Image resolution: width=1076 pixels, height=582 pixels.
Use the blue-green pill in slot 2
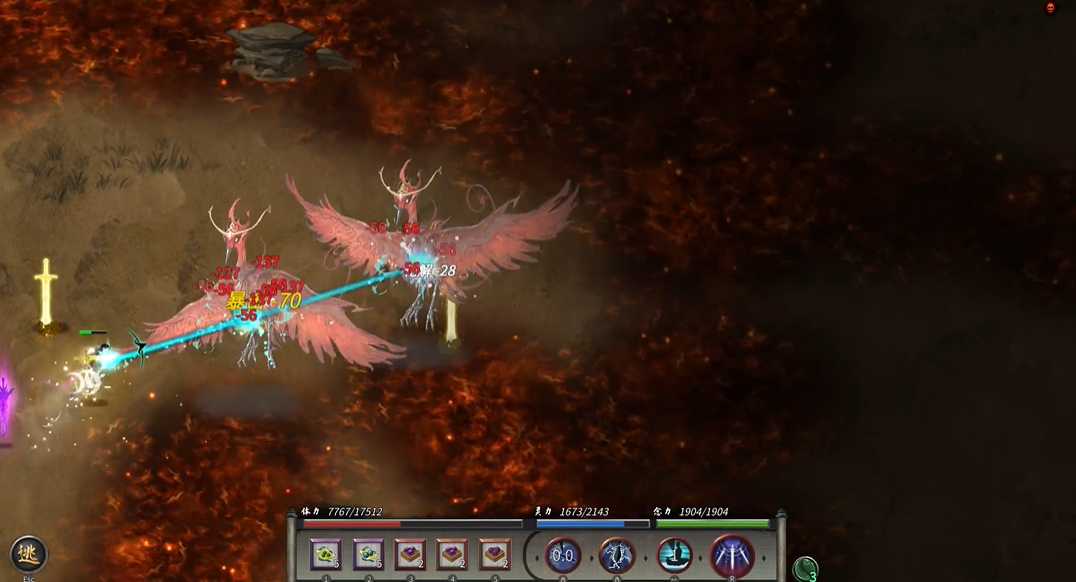[x=368, y=554]
